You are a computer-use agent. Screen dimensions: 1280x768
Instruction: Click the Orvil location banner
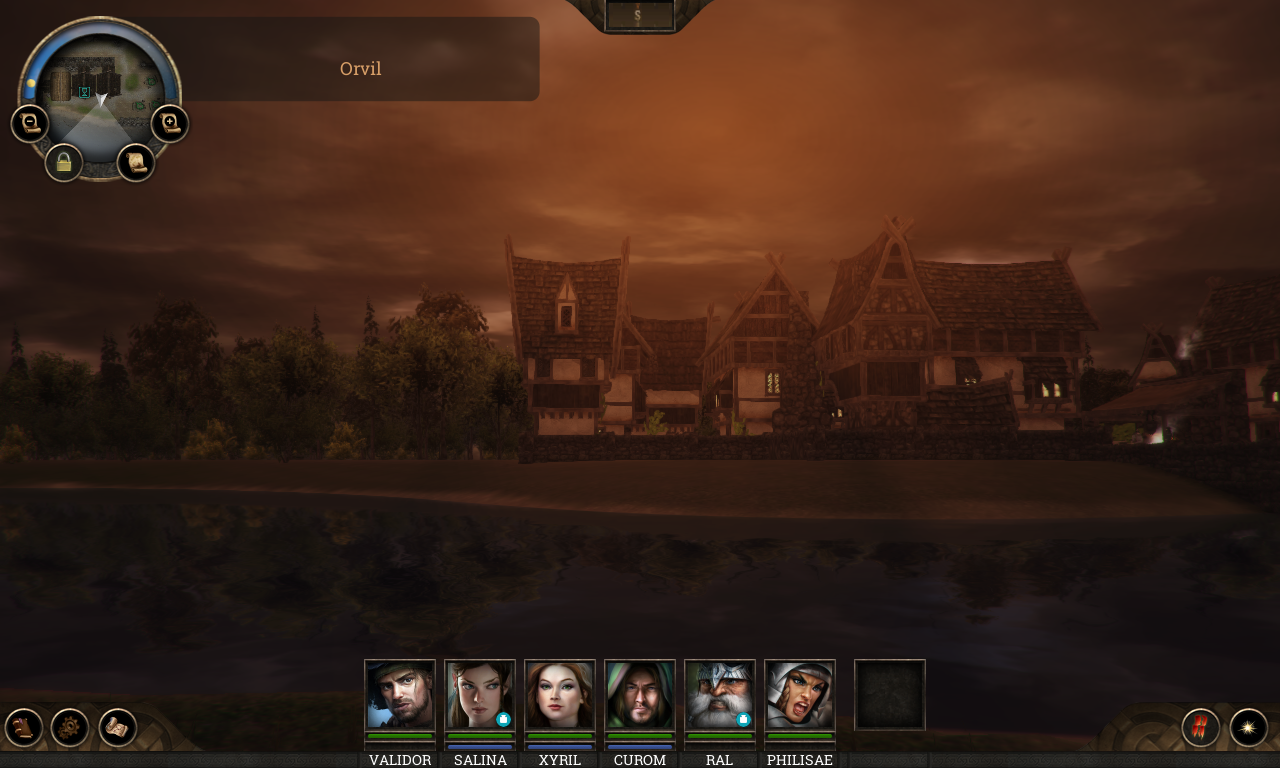click(360, 68)
